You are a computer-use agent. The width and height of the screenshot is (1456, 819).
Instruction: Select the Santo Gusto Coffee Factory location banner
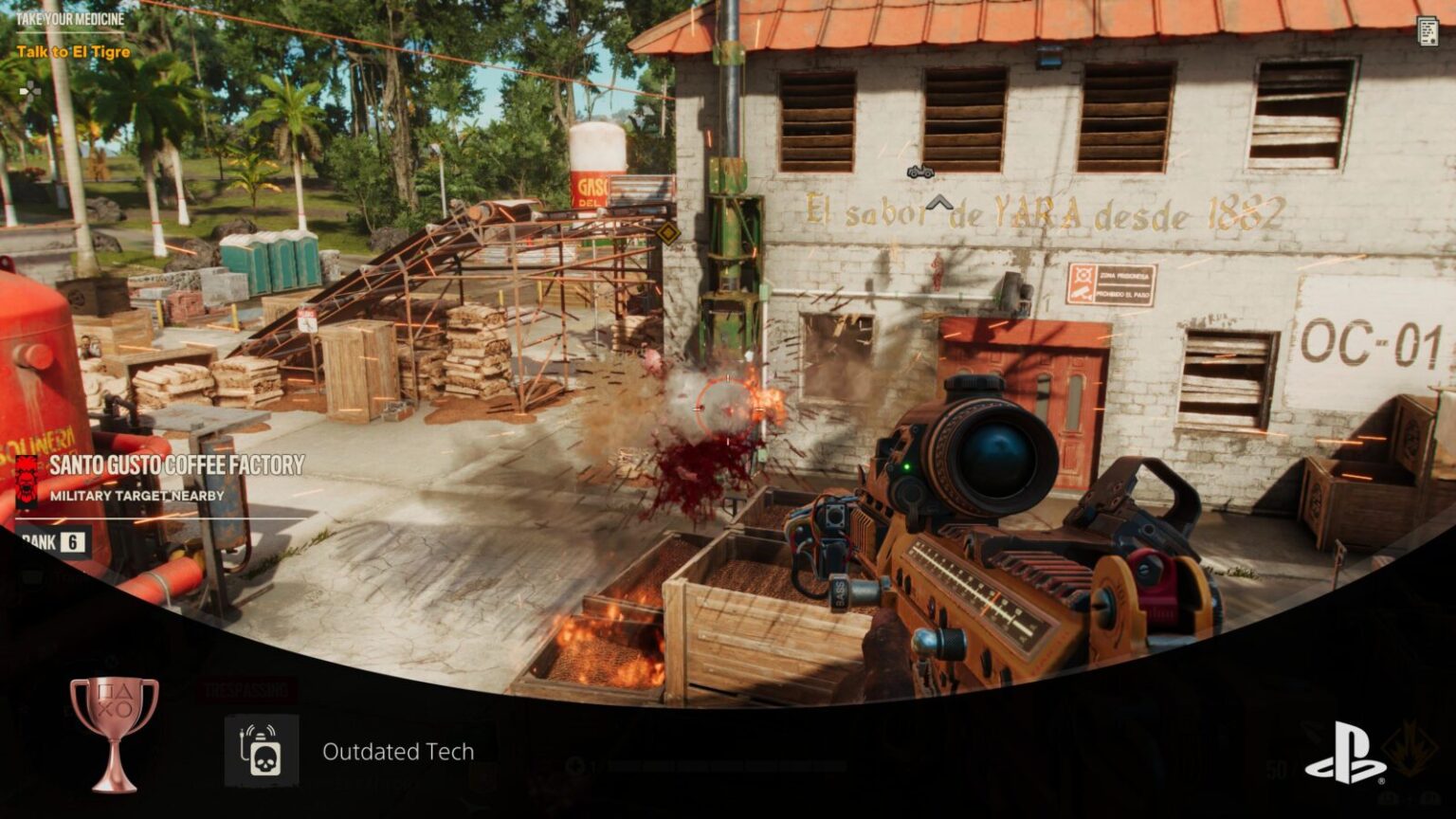coord(176,465)
